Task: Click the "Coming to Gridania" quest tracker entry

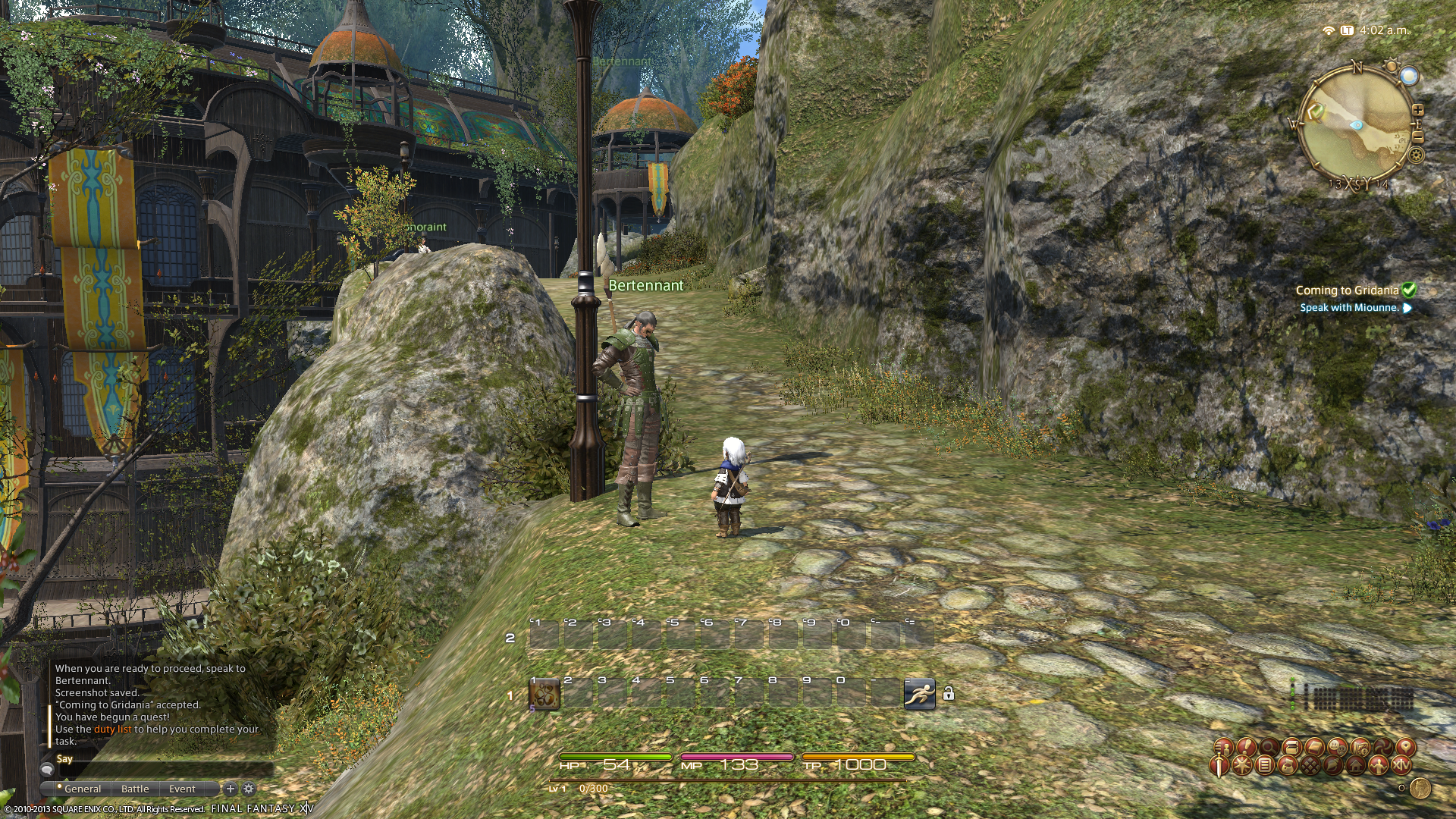Action: (1347, 290)
